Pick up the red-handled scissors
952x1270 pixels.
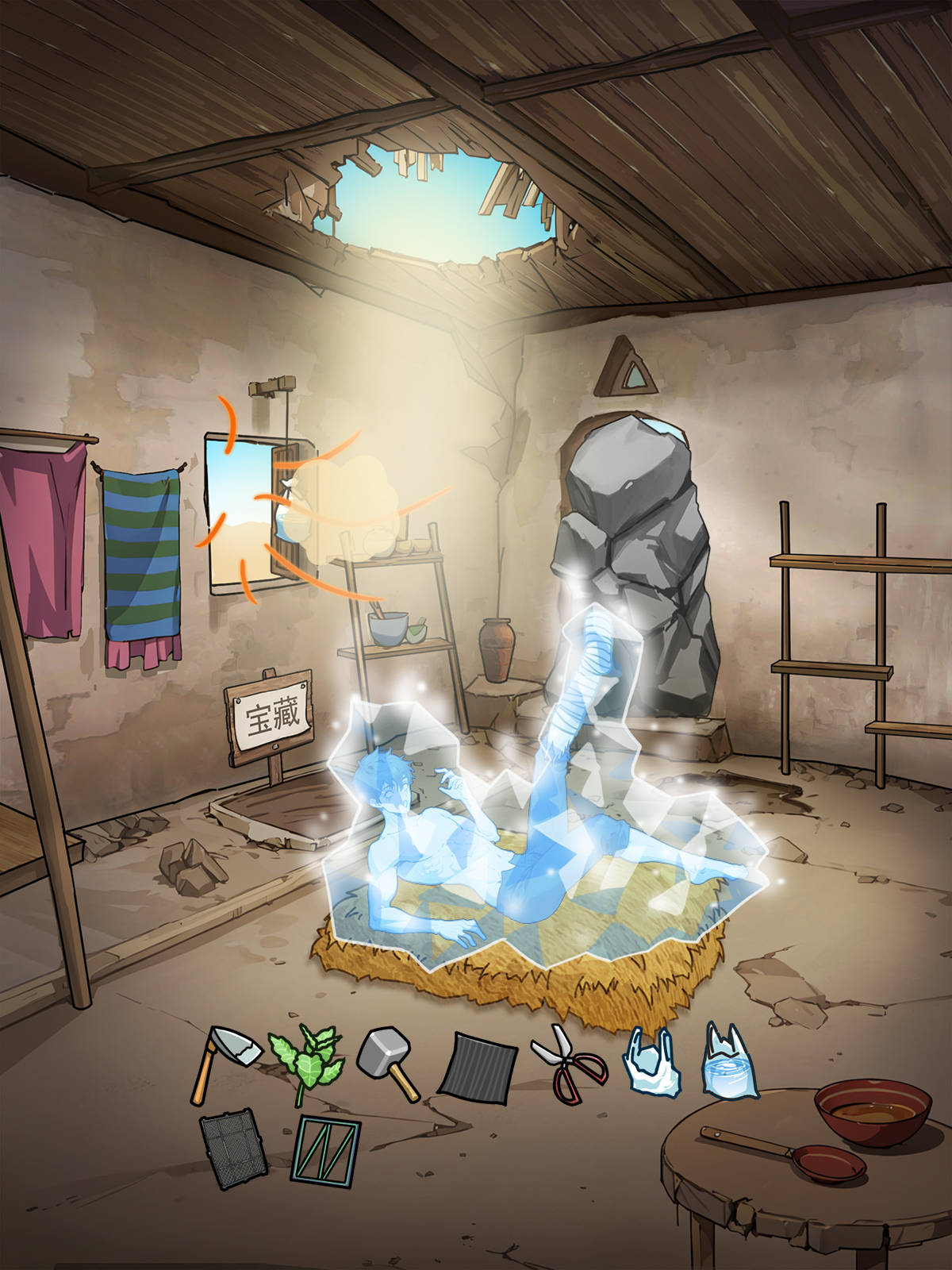tap(568, 1064)
